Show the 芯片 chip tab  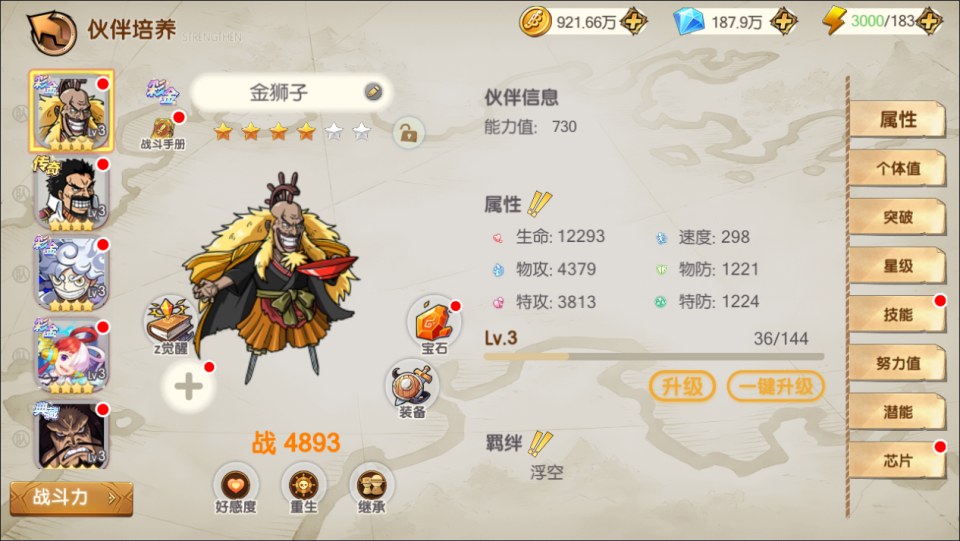coord(897,460)
